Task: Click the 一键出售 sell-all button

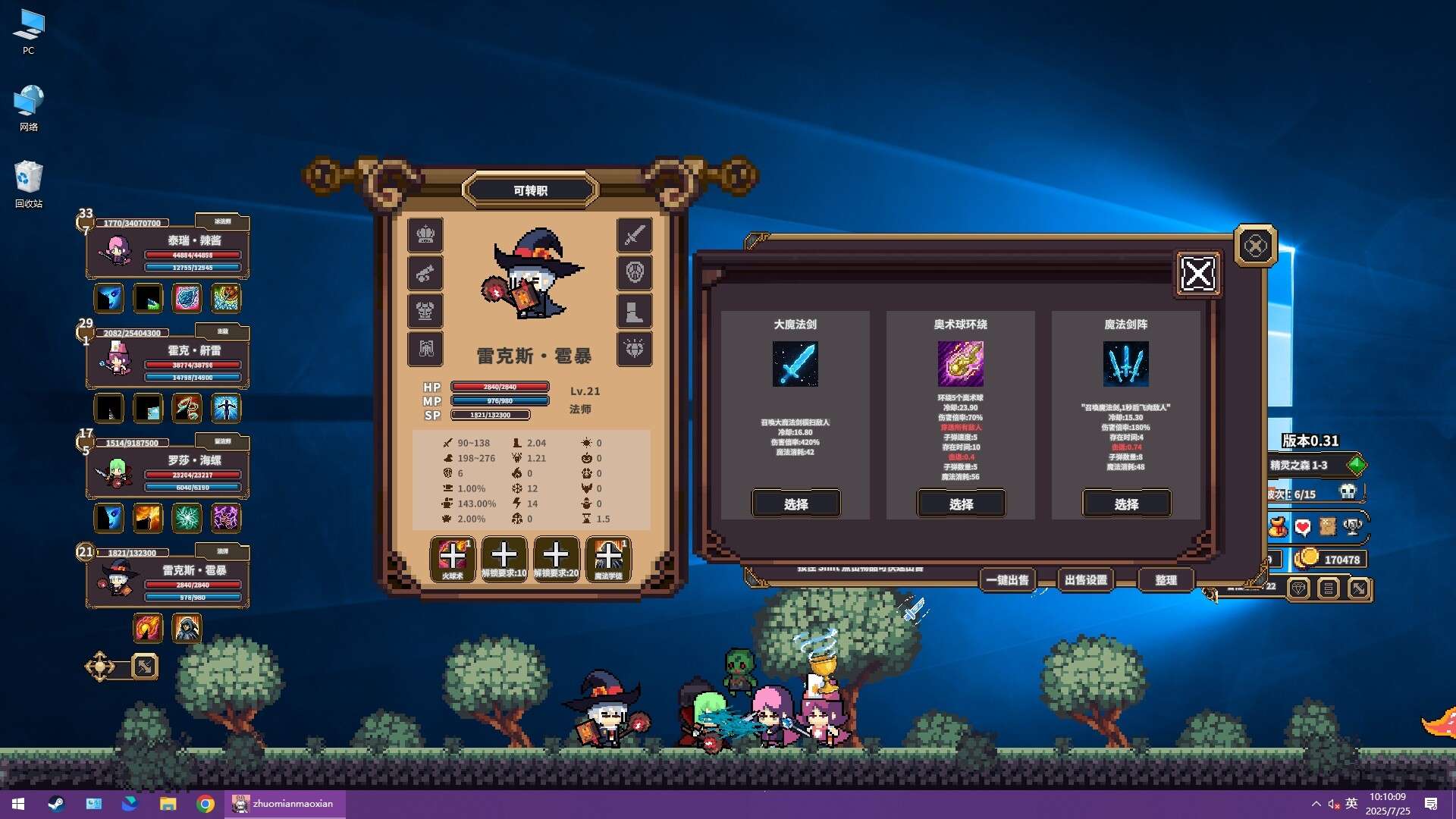Action: [x=1007, y=580]
